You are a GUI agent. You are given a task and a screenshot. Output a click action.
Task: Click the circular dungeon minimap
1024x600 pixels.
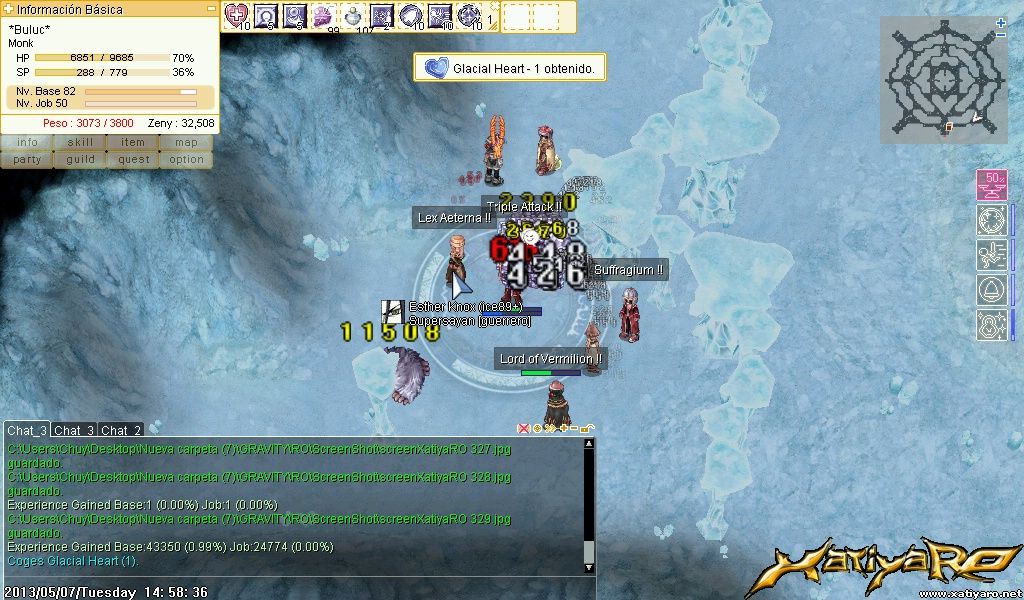coord(941,79)
